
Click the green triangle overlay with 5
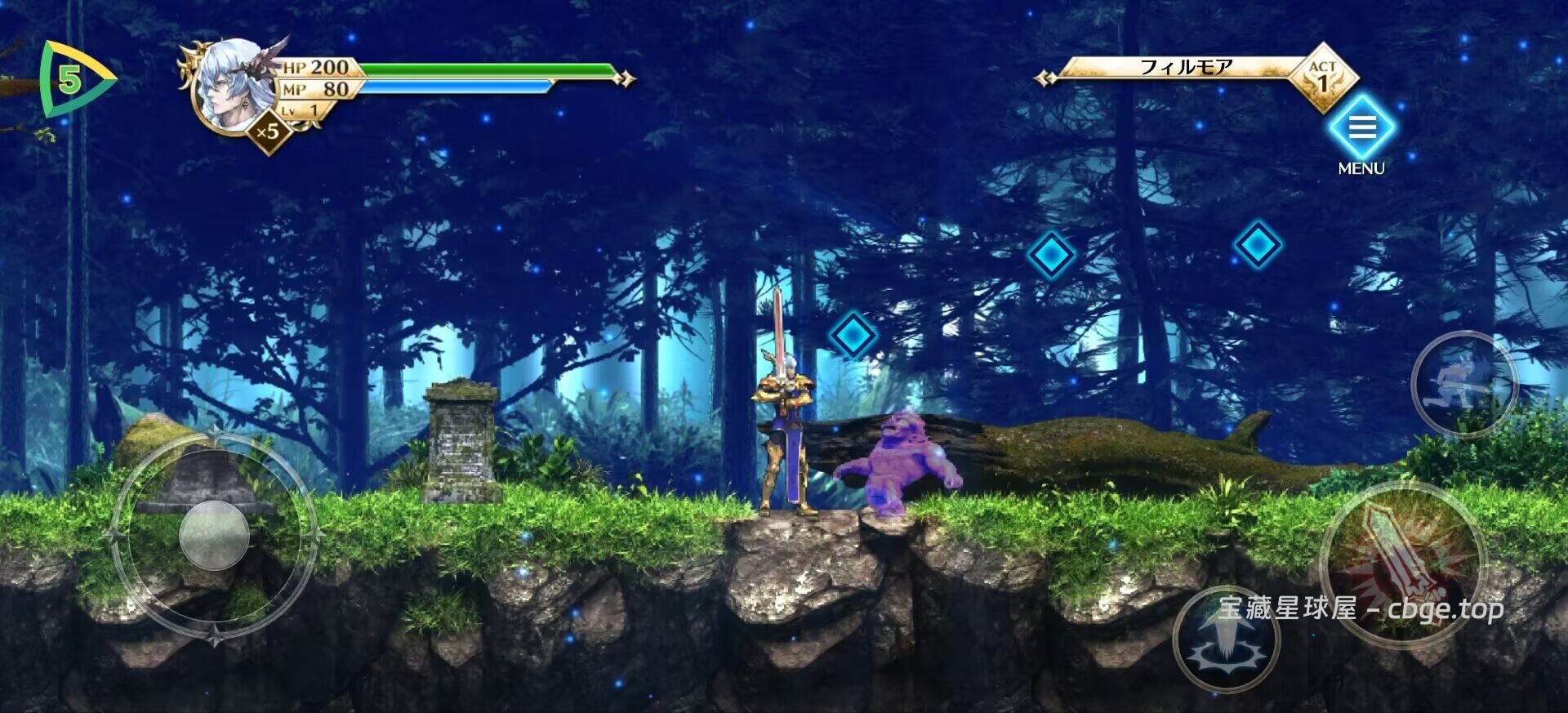[x=73, y=80]
